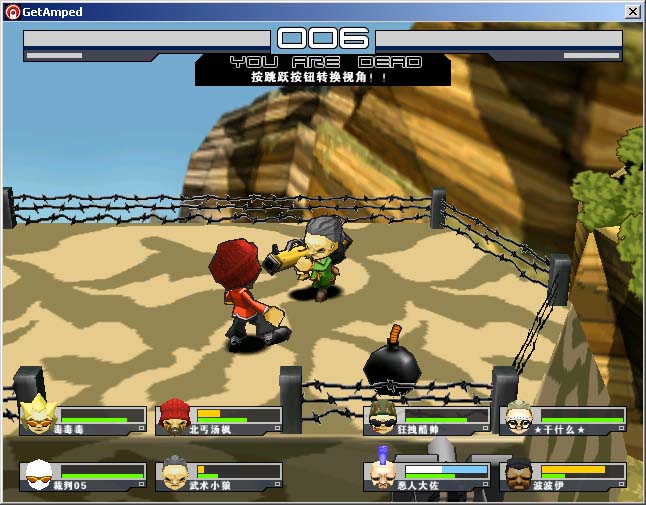Select the blue mohawk player portrait

click(x=383, y=473)
